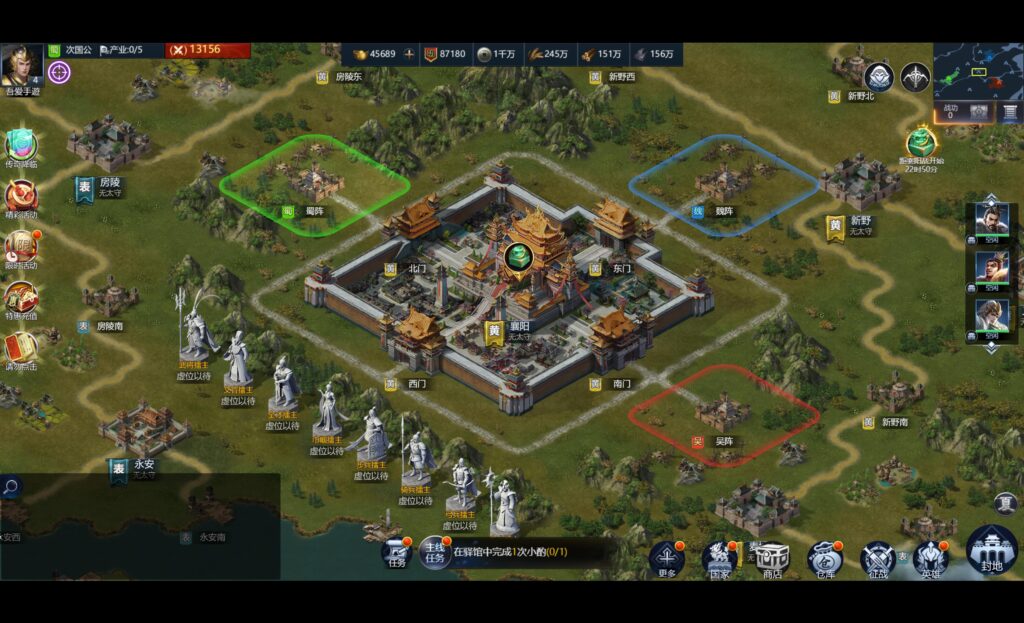Screen dimensions: 1024x623
Task: Click the minimap
Action: (x=978, y=69)
